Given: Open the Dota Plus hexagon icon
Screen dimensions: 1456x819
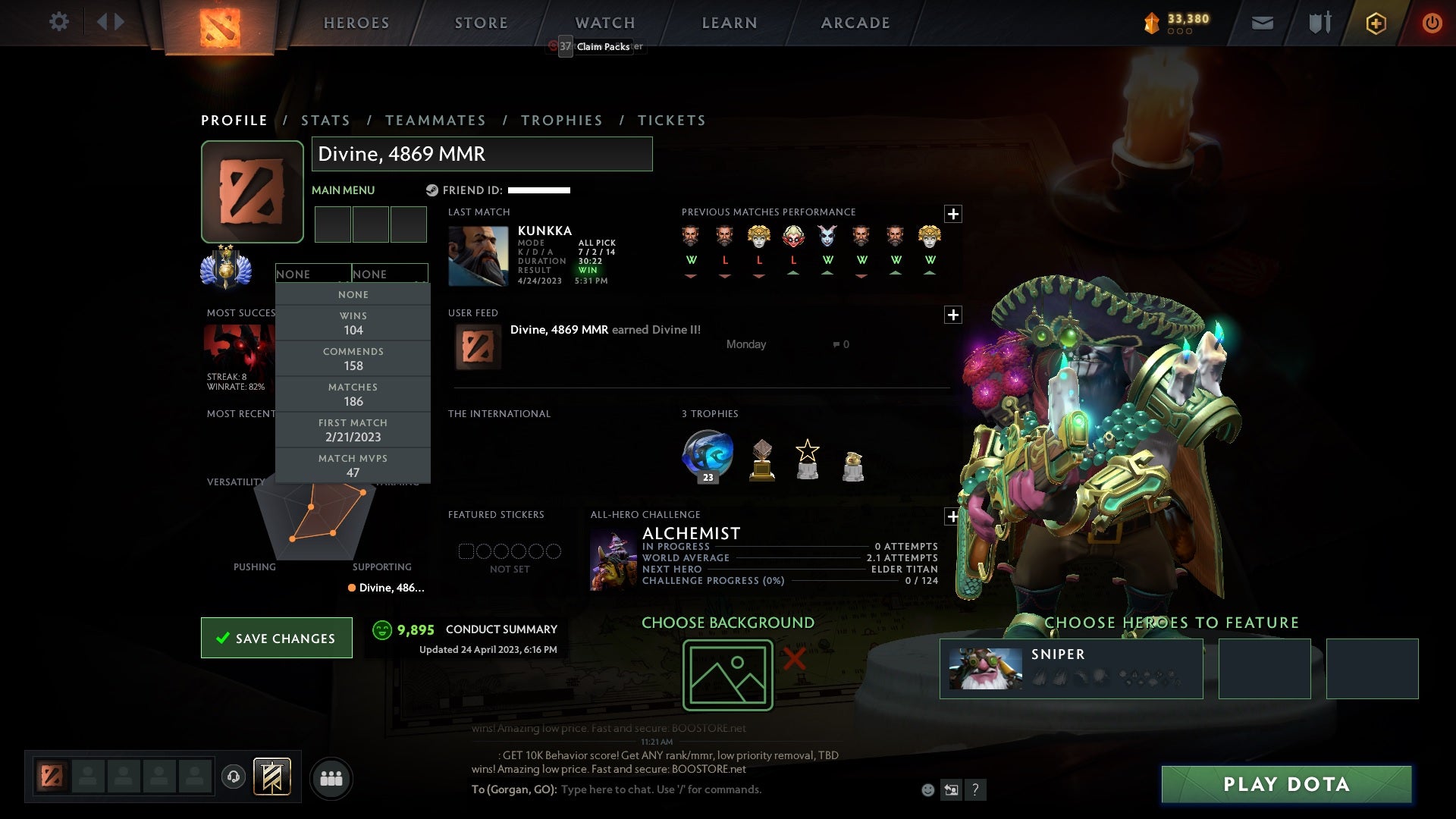Looking at the screenshot, I should point(1376,23).
